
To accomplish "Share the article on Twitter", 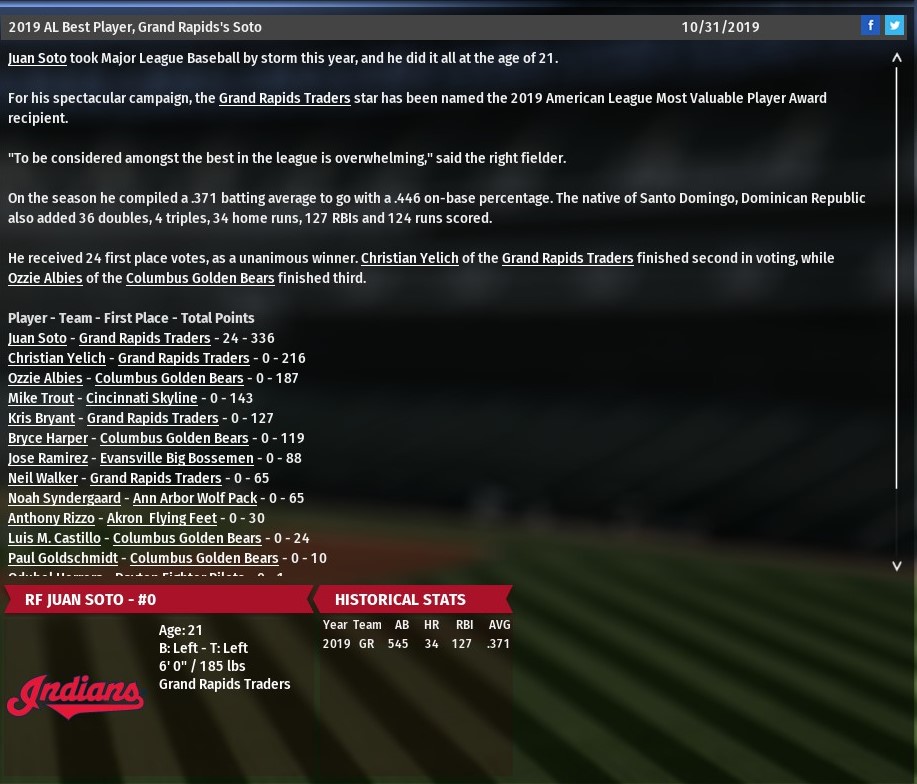I will point(893,26).
